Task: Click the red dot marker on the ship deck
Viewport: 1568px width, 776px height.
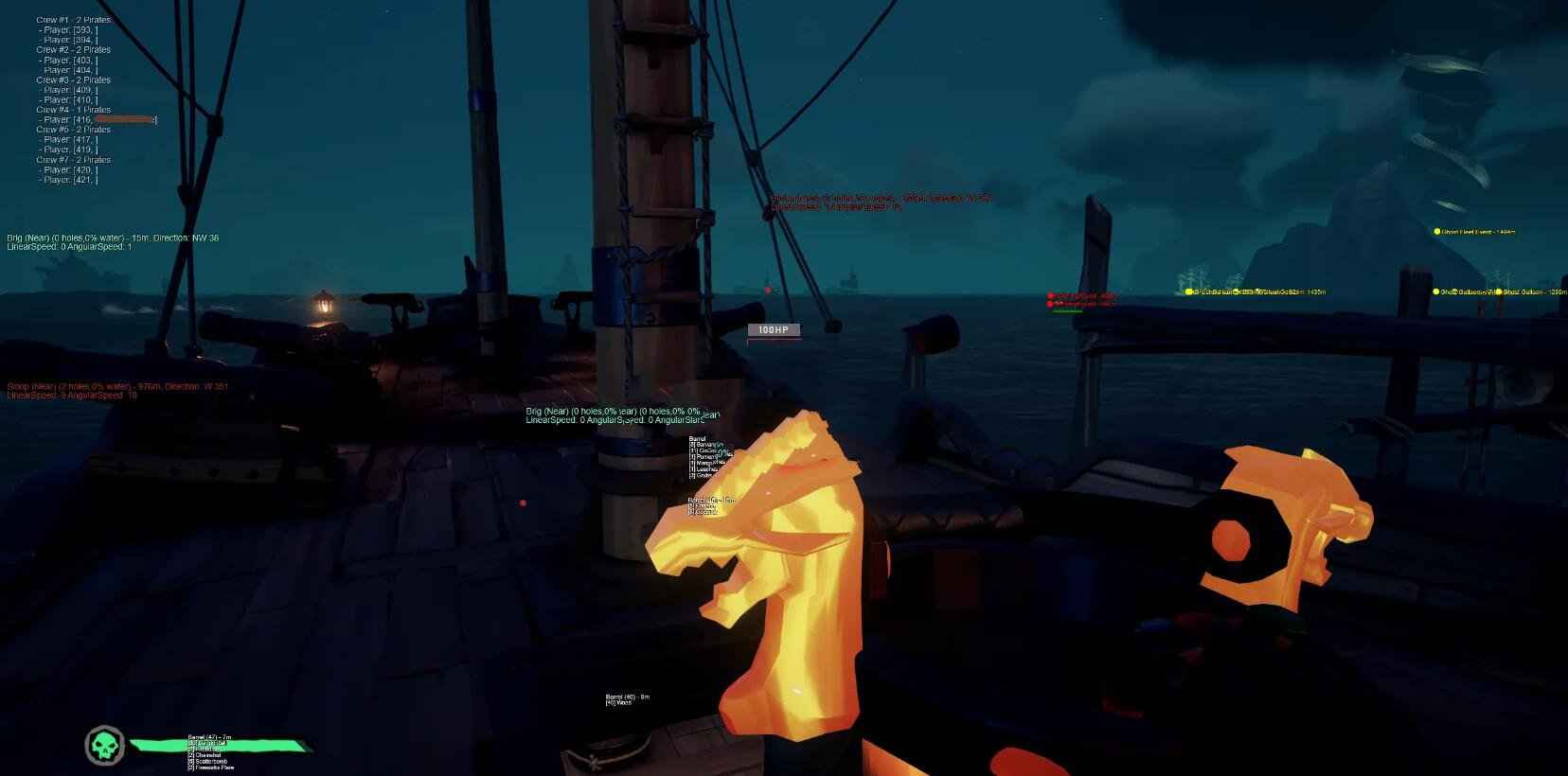Action: point(524,503)
